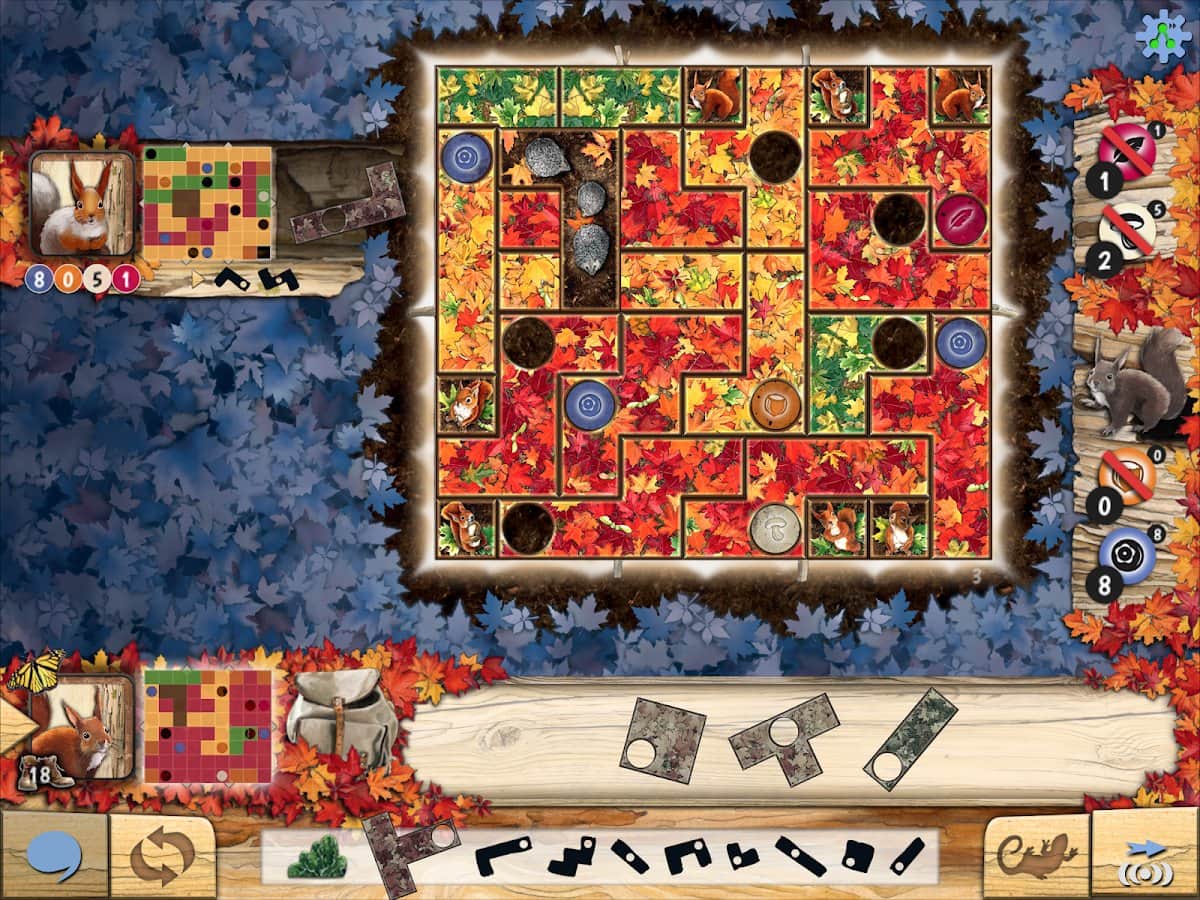Open the blue speech bubble chat
The height and width of the screenshot is (900, 1200).
point(54,857)
